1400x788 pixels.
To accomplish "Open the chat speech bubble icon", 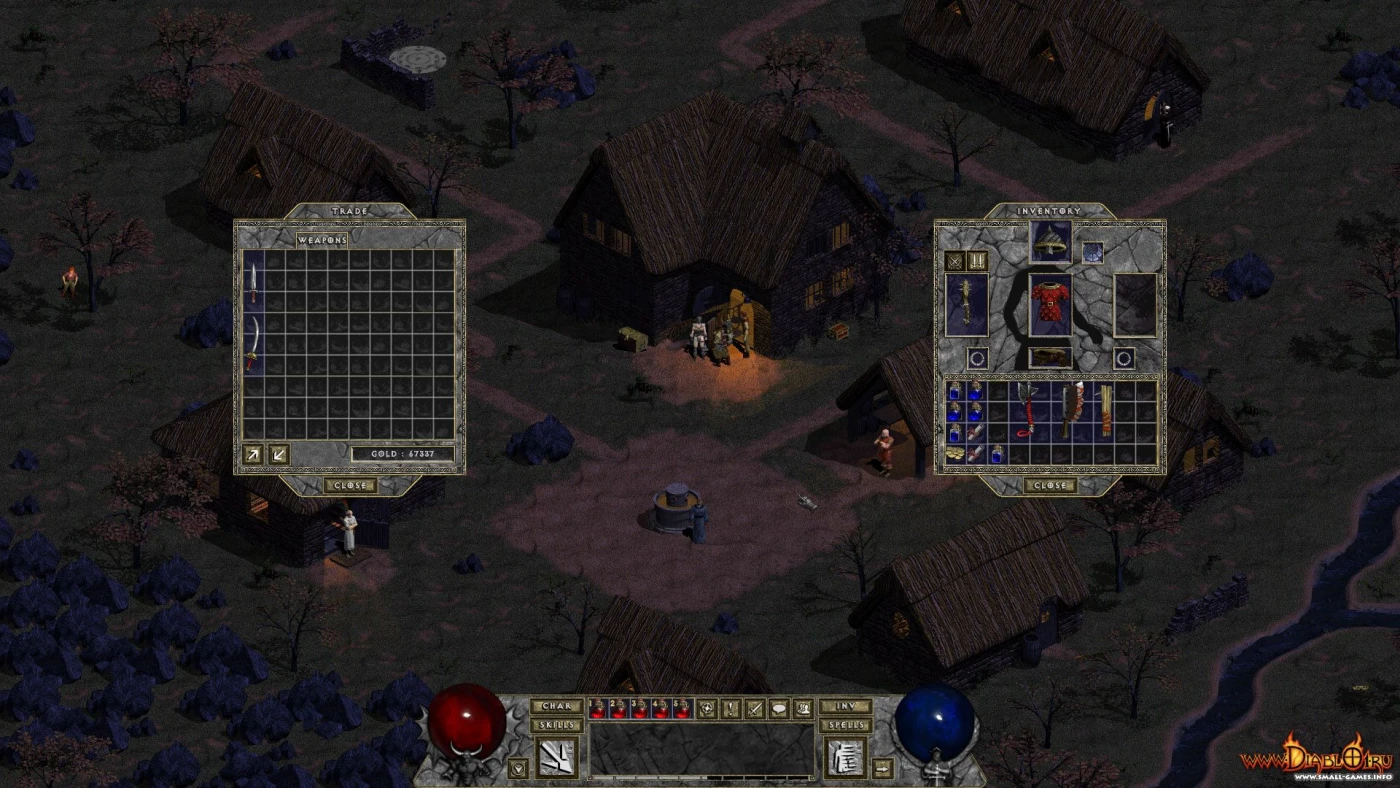I will (779, 708).
